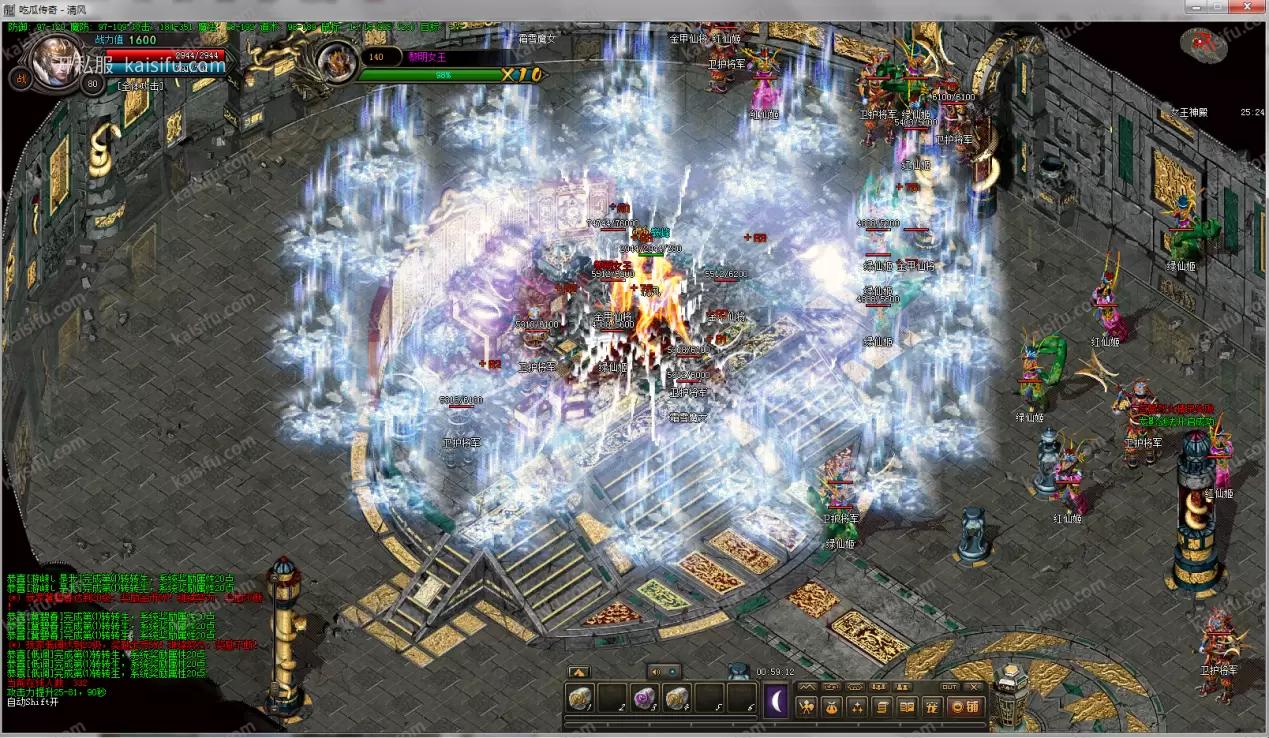Screen dimensions: 1269x738
Task: Click the crescent moon skill icon
Action: pyautogui.click(x=777, y=700)
